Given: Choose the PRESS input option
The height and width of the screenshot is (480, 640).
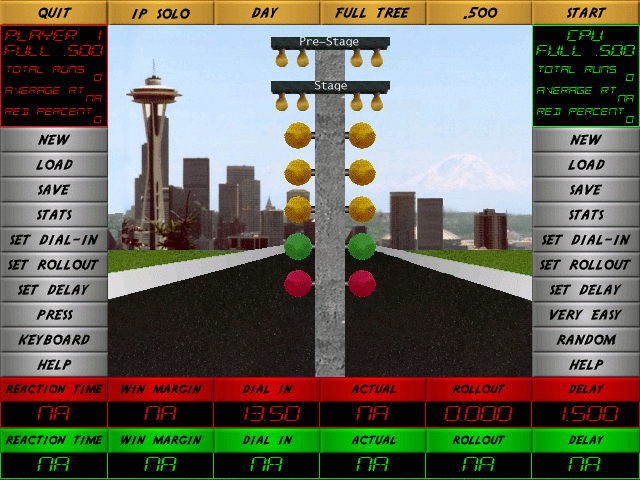Looking at the screenshot, I should pos(54,315).
